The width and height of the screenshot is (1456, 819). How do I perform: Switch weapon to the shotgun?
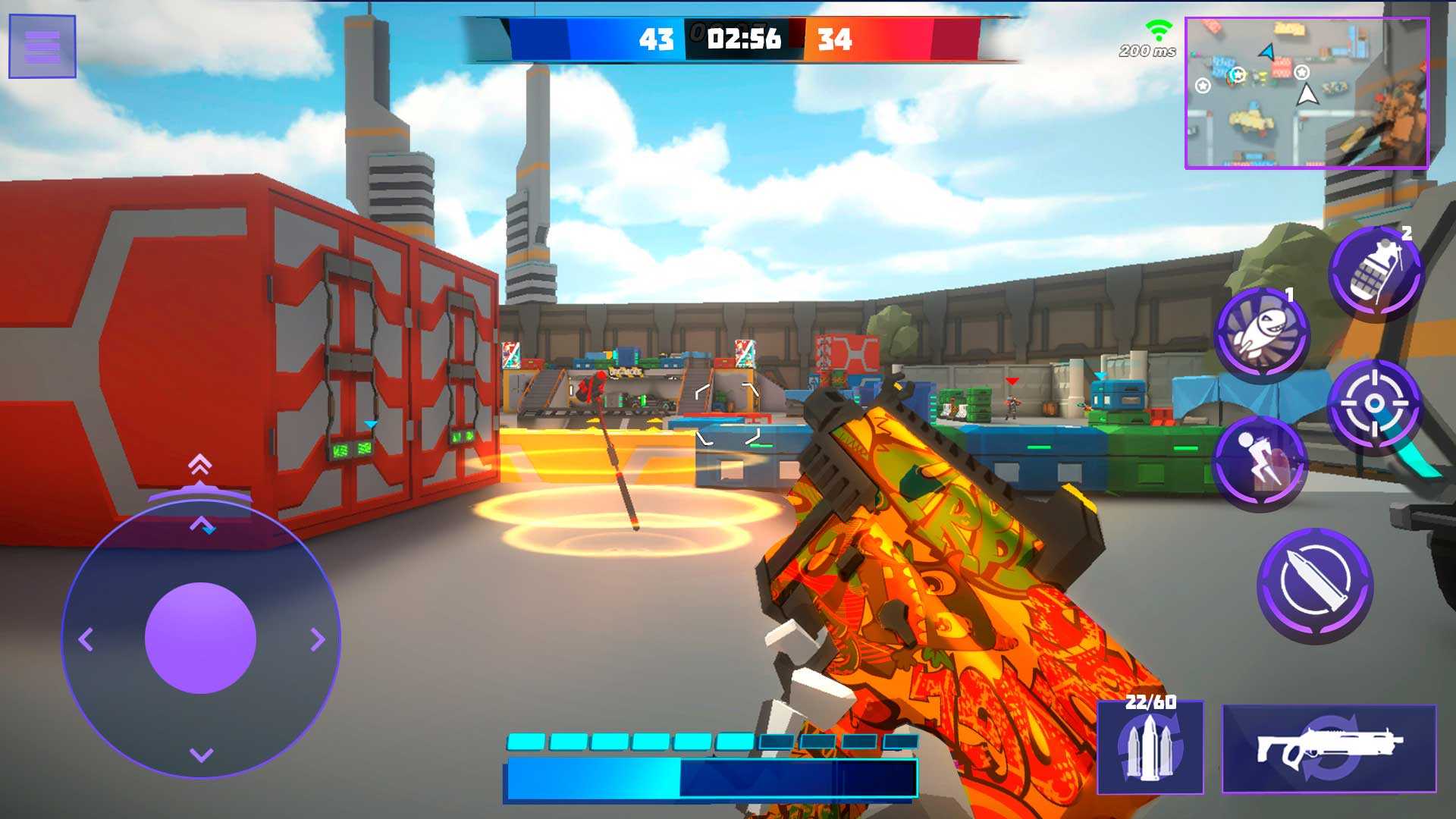coord(1329,748)
